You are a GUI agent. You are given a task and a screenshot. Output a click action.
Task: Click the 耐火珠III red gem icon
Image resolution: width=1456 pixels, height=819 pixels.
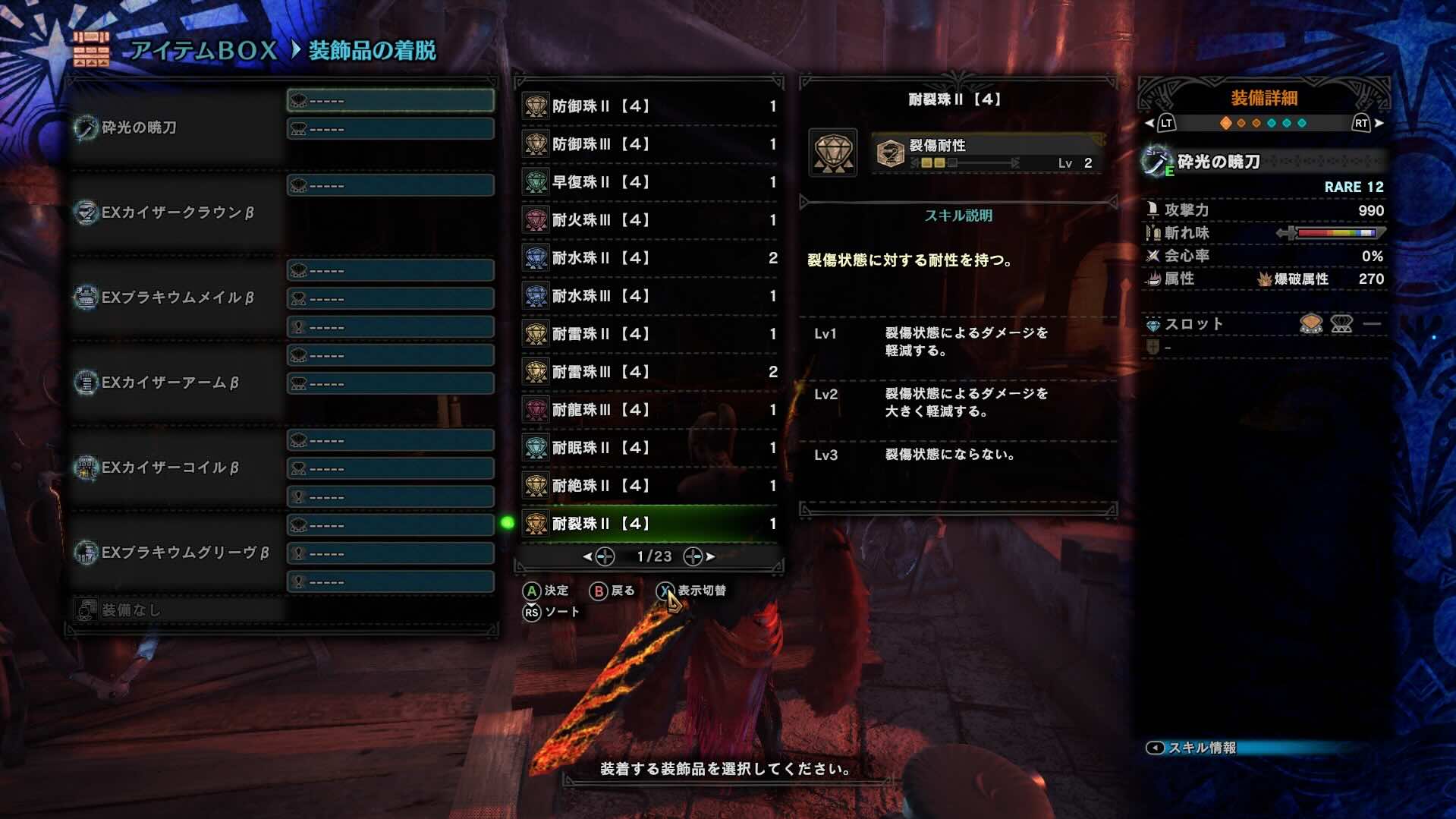click(x=536, y=220)
